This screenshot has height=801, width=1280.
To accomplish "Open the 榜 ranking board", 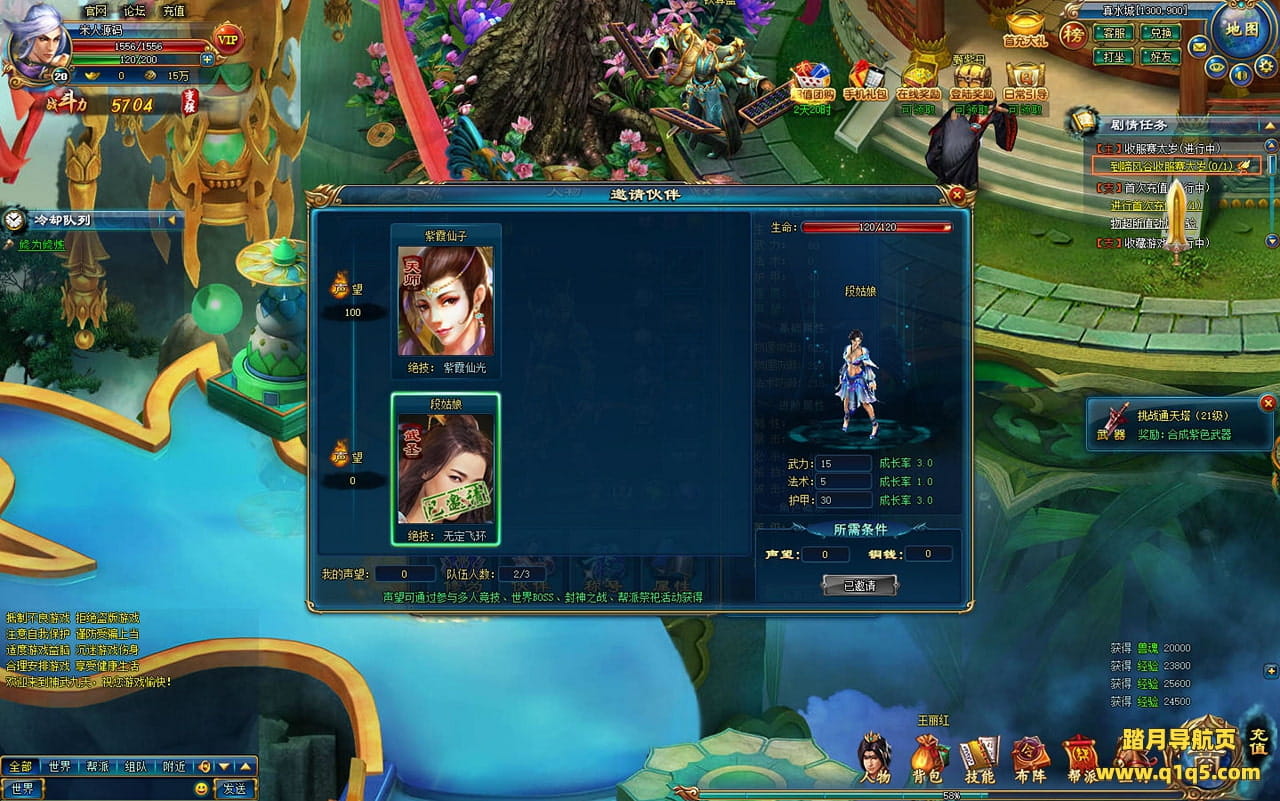I will click(x=1073, y=36).
